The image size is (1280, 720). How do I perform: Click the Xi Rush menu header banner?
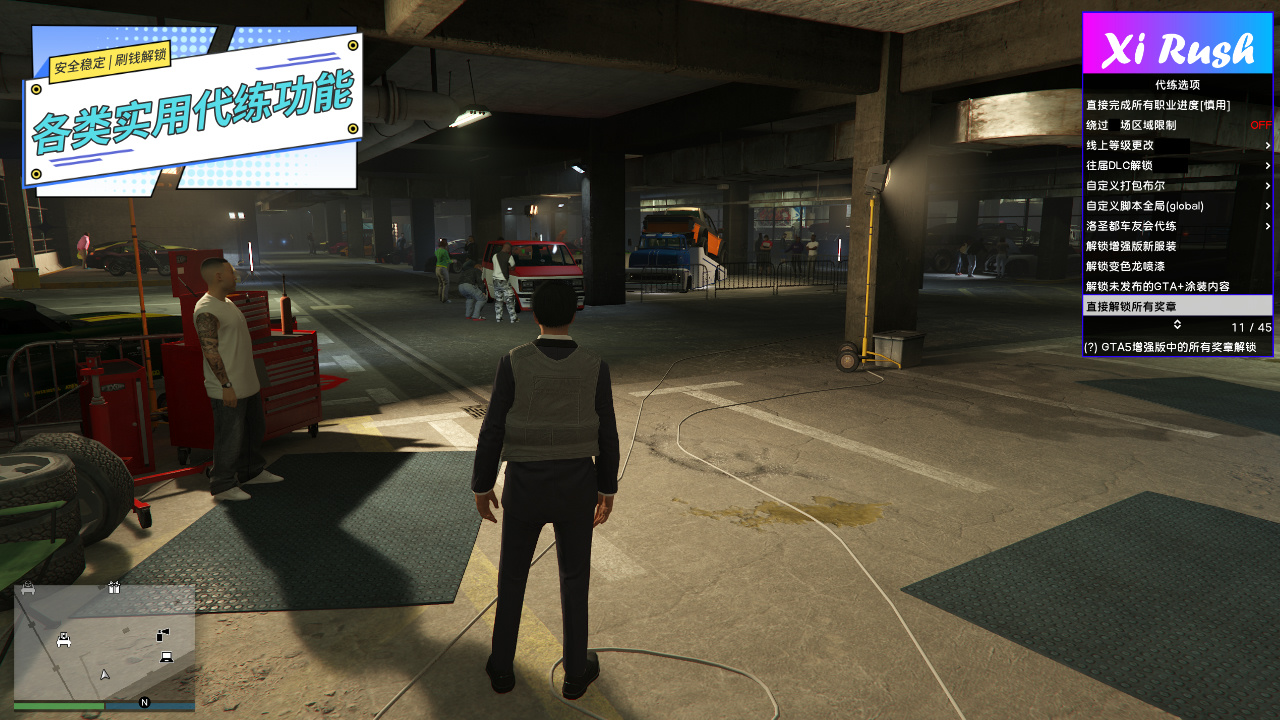tap(1177, 45)
